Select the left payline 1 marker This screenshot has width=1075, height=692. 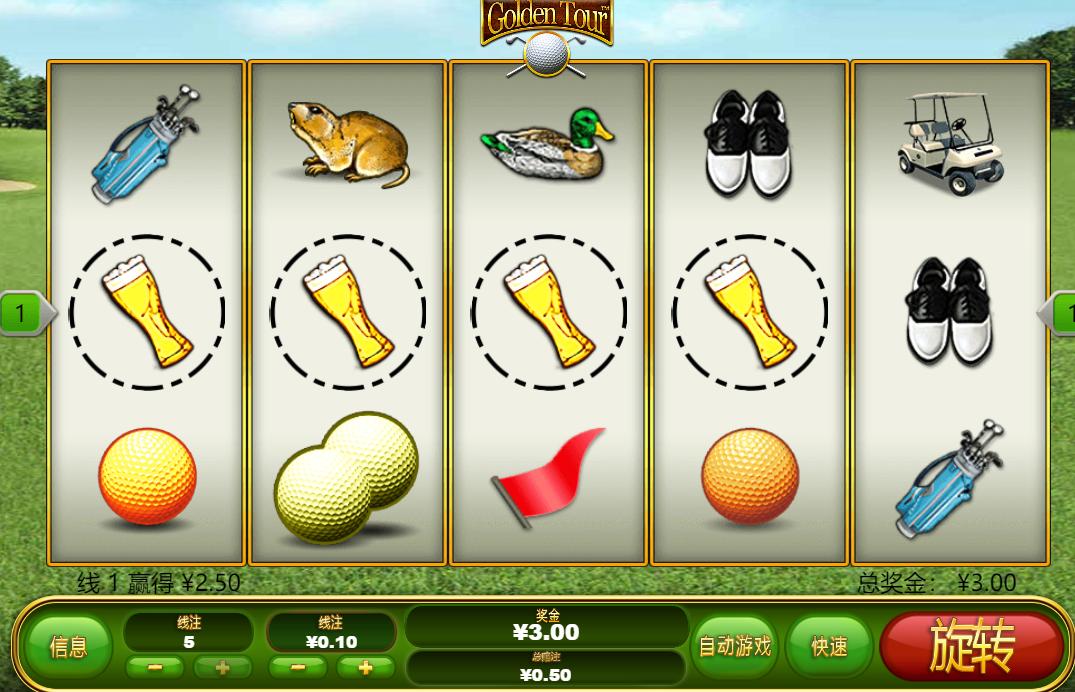click(21, 314)
